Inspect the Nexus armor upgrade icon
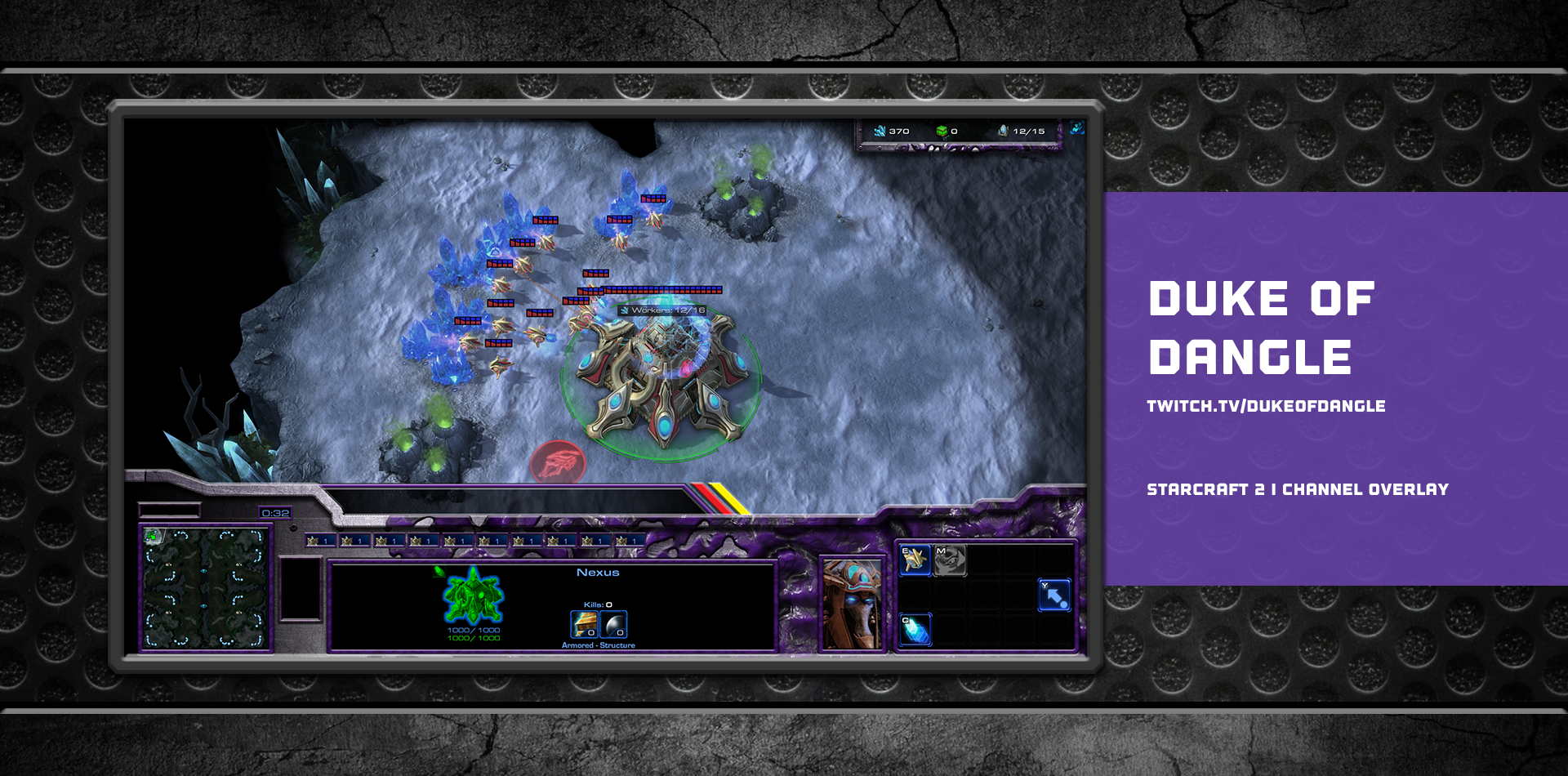1568x776 pixels. coord(584,625)
